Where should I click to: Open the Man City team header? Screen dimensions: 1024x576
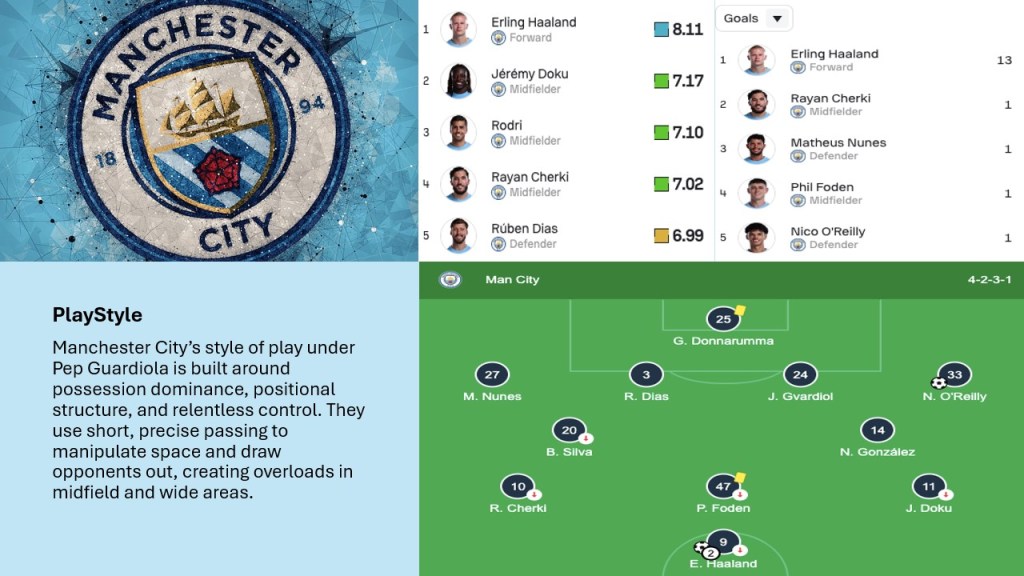(x=512, y=280)
